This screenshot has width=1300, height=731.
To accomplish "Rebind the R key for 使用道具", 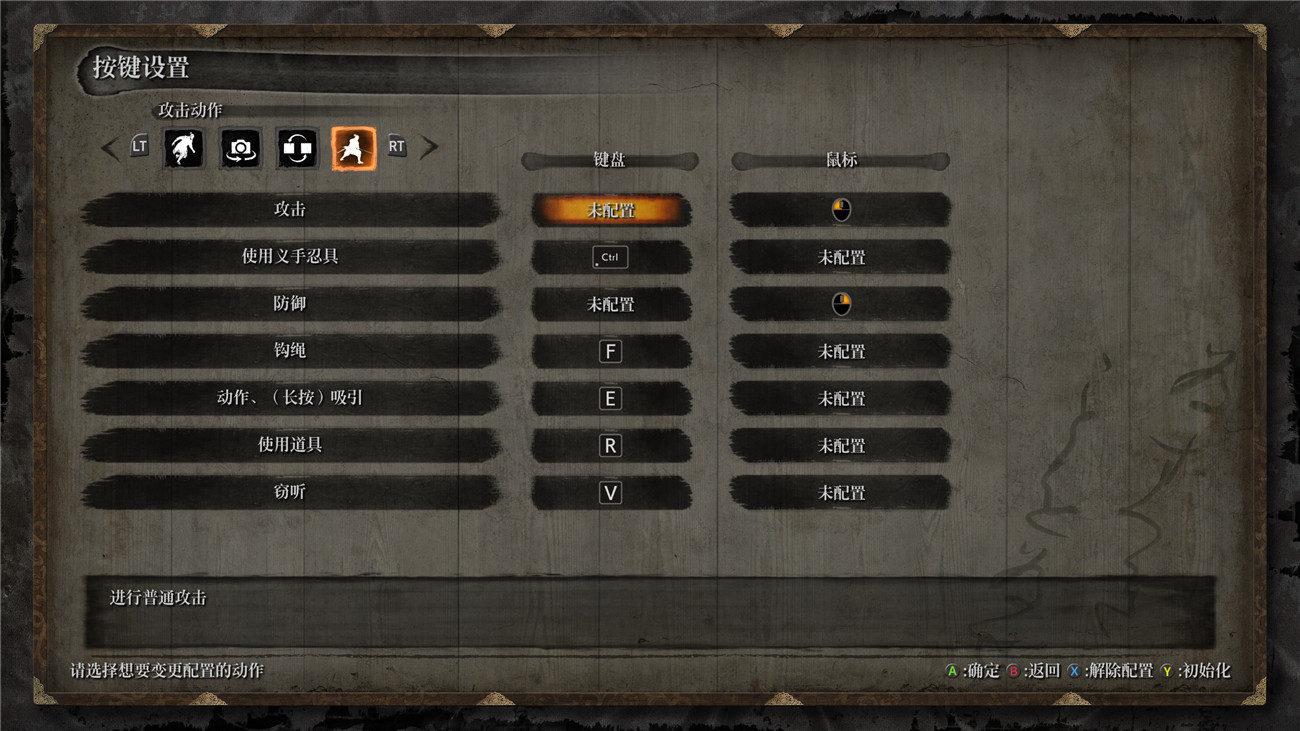I will [610, 445].
